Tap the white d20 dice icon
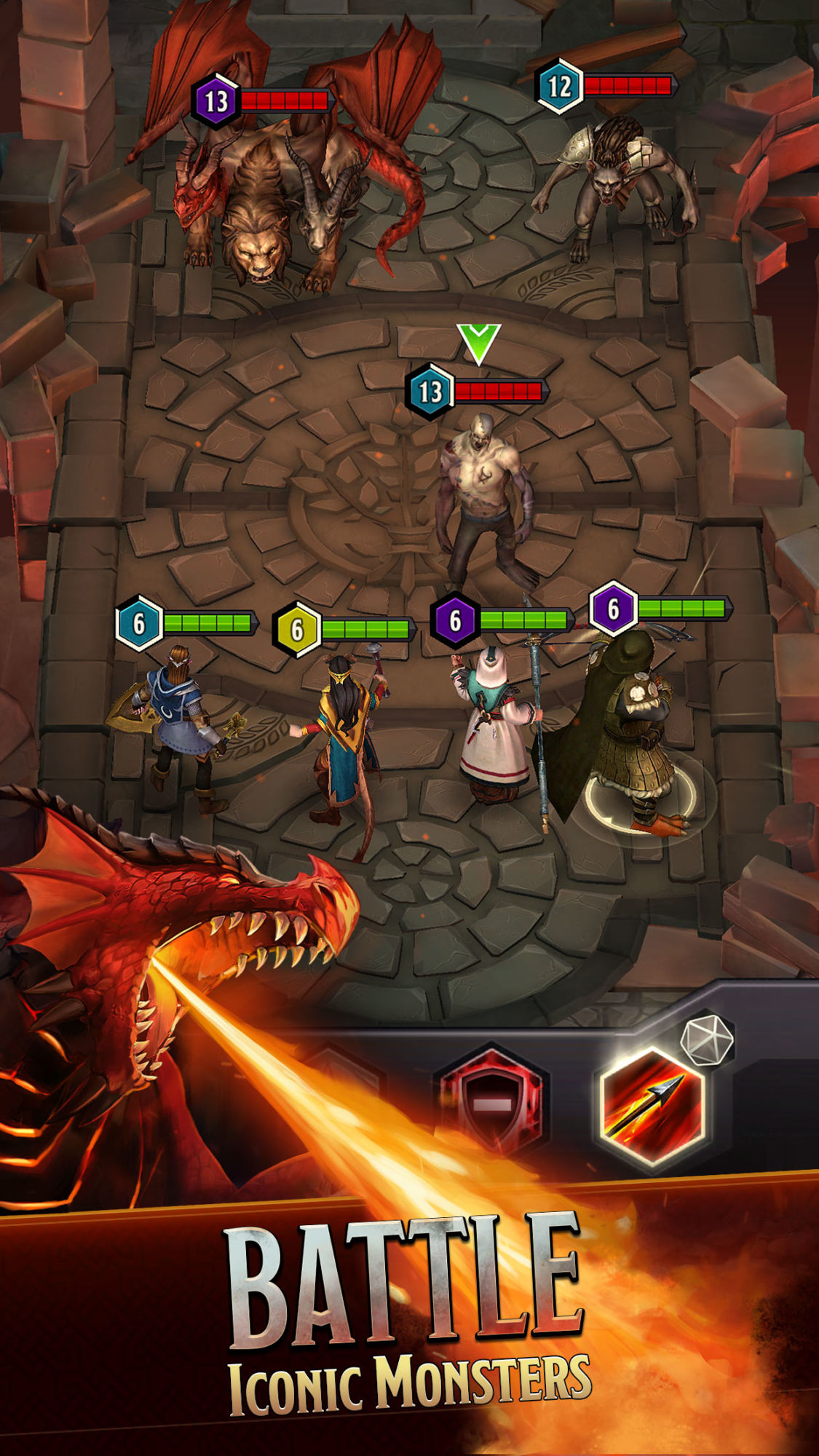The height and width of the screenshot is (1456, 819). 706,1040
